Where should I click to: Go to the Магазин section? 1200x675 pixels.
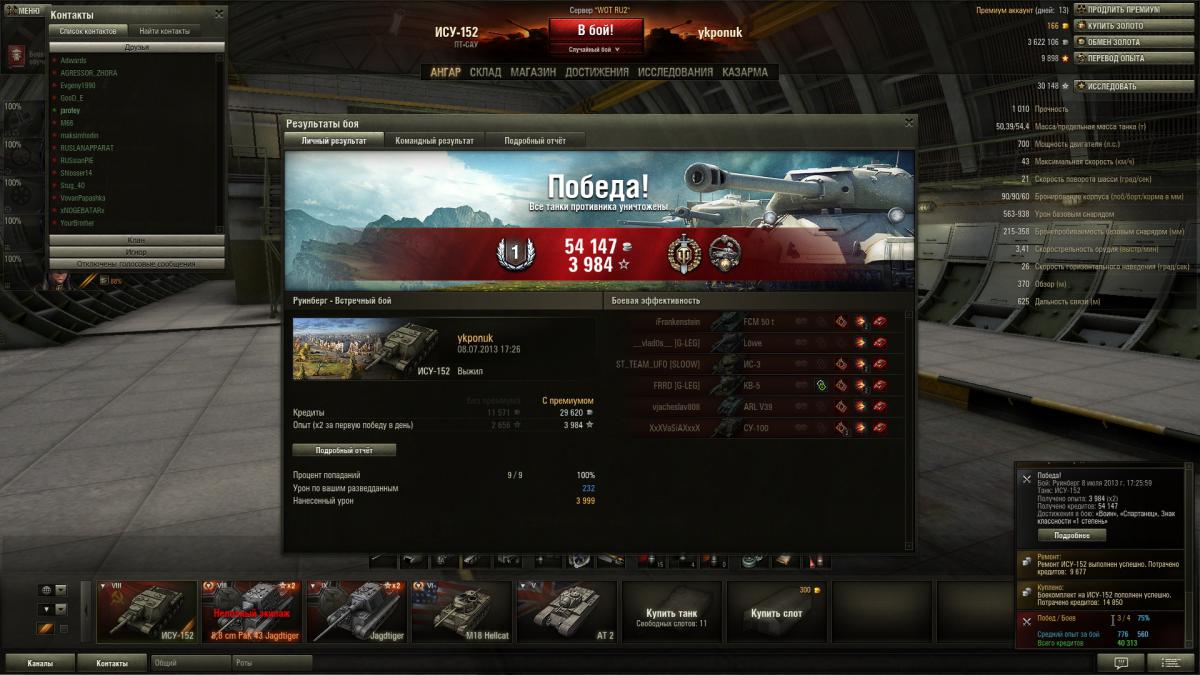(x=533, y=72)
